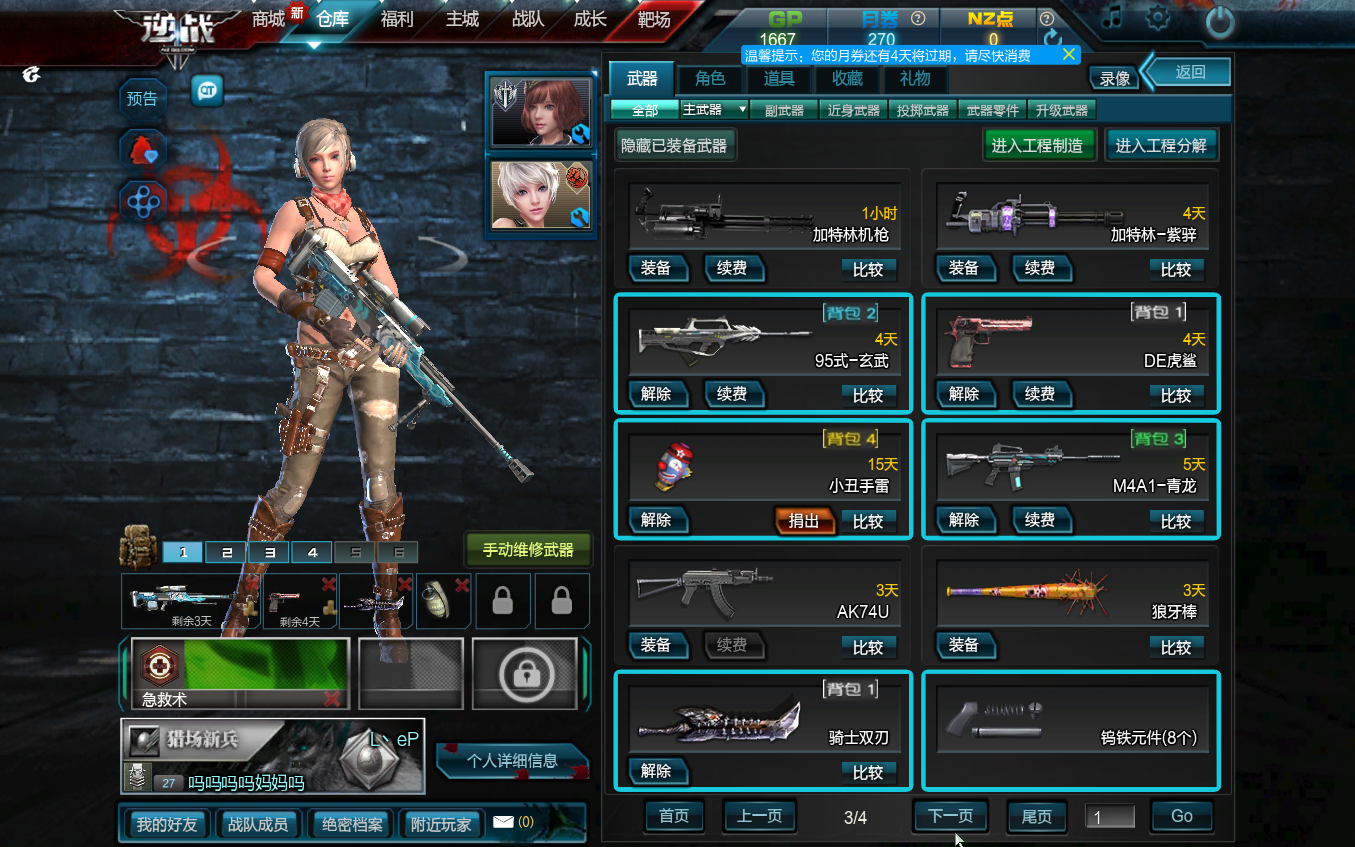Image resolution: width=1355 pixels, height=847 pixels.
Task: Jump to the last page 尾页
Action: pos(1036,816)
